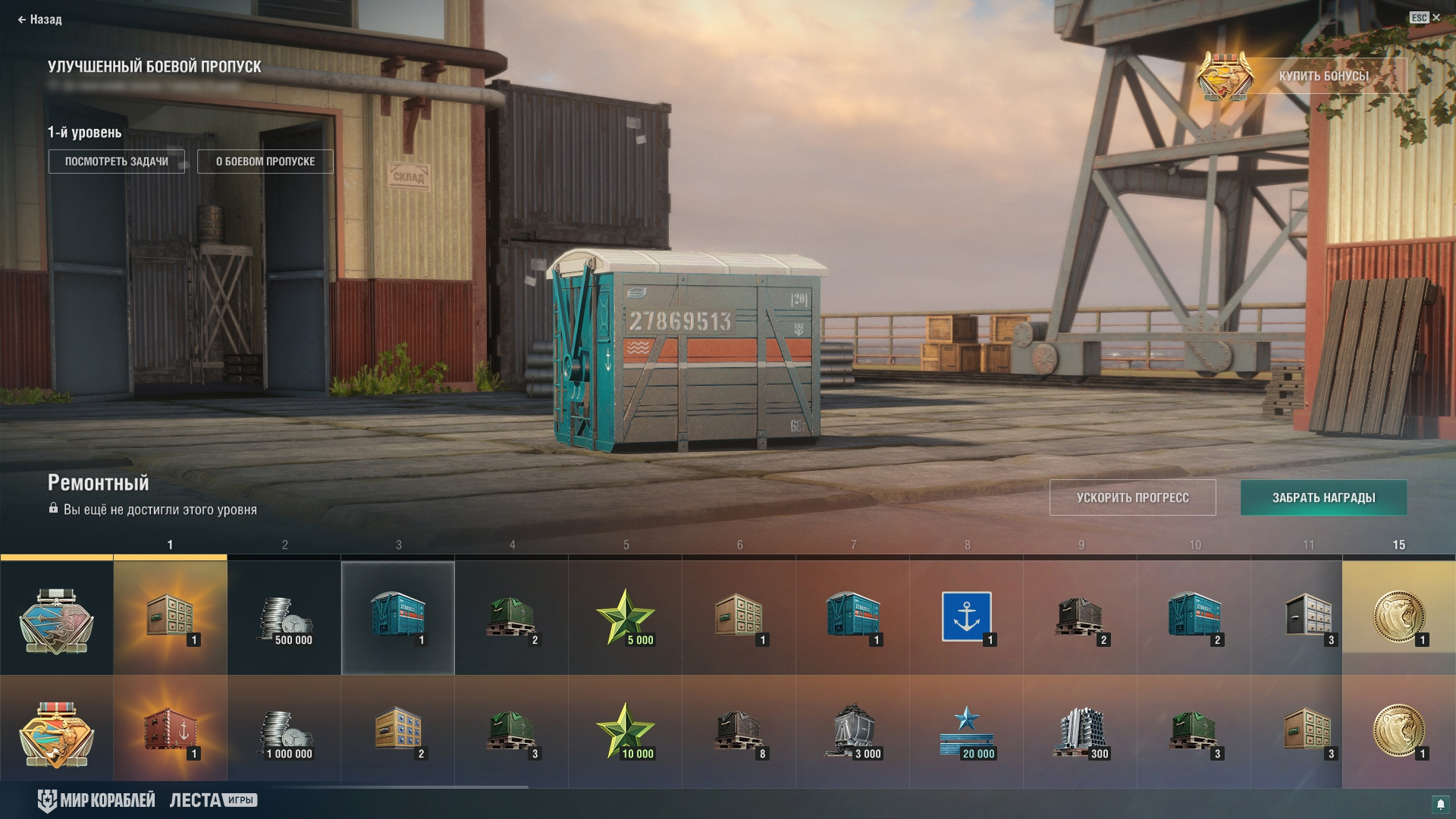The height and width of the screenshot is (819, 1456).
Task: Open the notification bell icon
Action: click(1440, 804)
